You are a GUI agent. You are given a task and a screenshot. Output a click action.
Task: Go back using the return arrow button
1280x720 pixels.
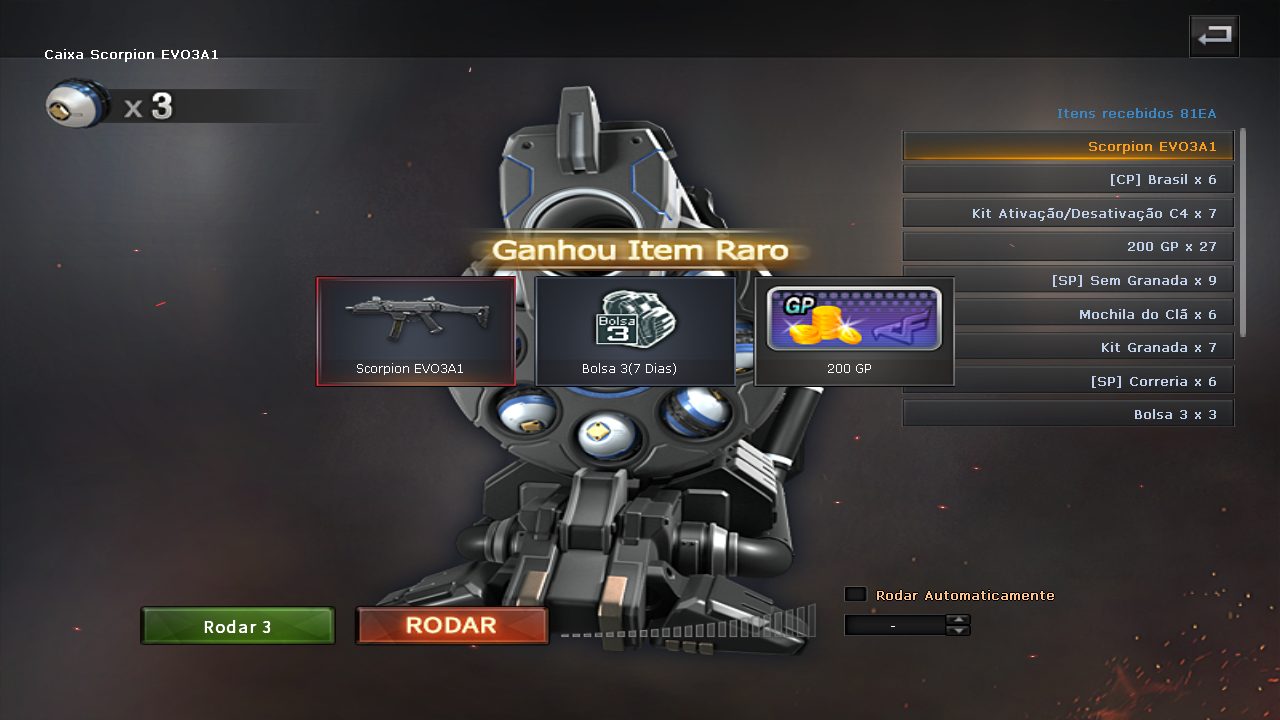tap(1214, 36)
